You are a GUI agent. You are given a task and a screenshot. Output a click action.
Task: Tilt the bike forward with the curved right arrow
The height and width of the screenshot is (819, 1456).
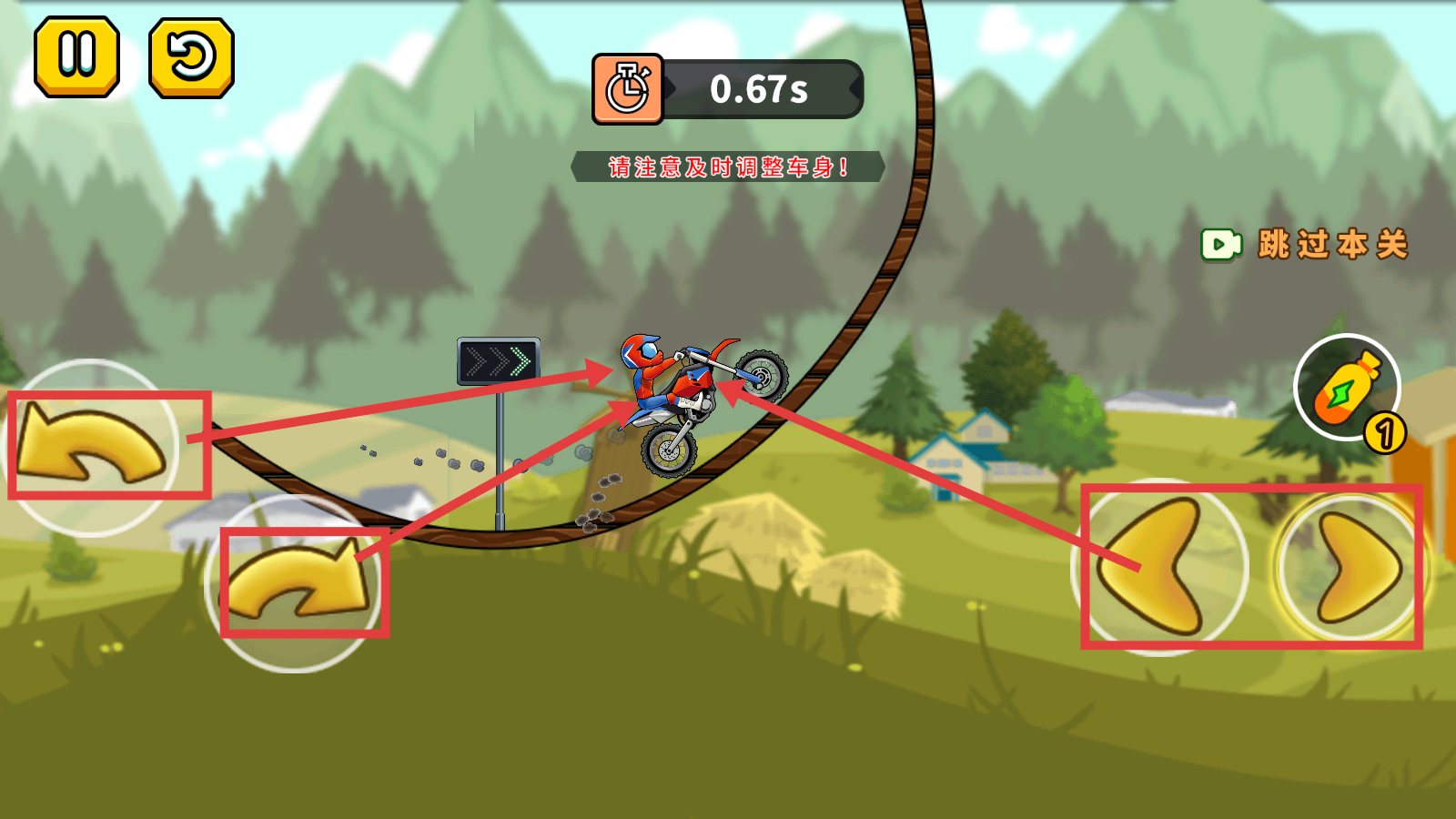pos(296,583)
